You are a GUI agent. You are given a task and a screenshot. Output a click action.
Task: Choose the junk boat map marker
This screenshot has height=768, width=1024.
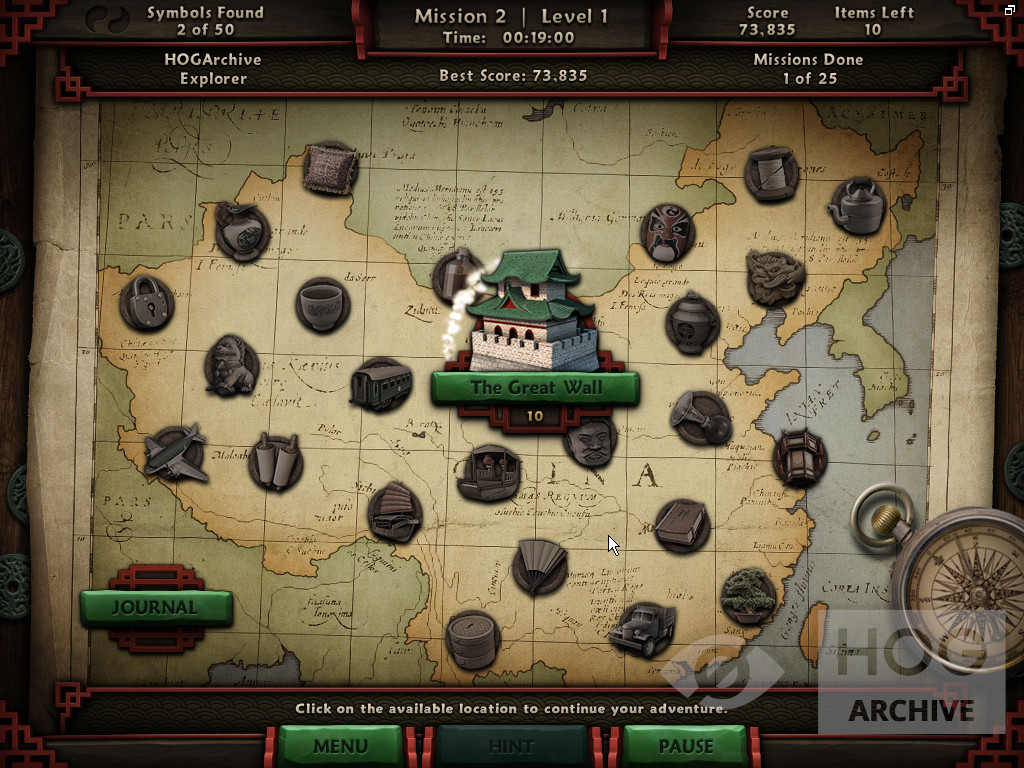pos(394,512)
